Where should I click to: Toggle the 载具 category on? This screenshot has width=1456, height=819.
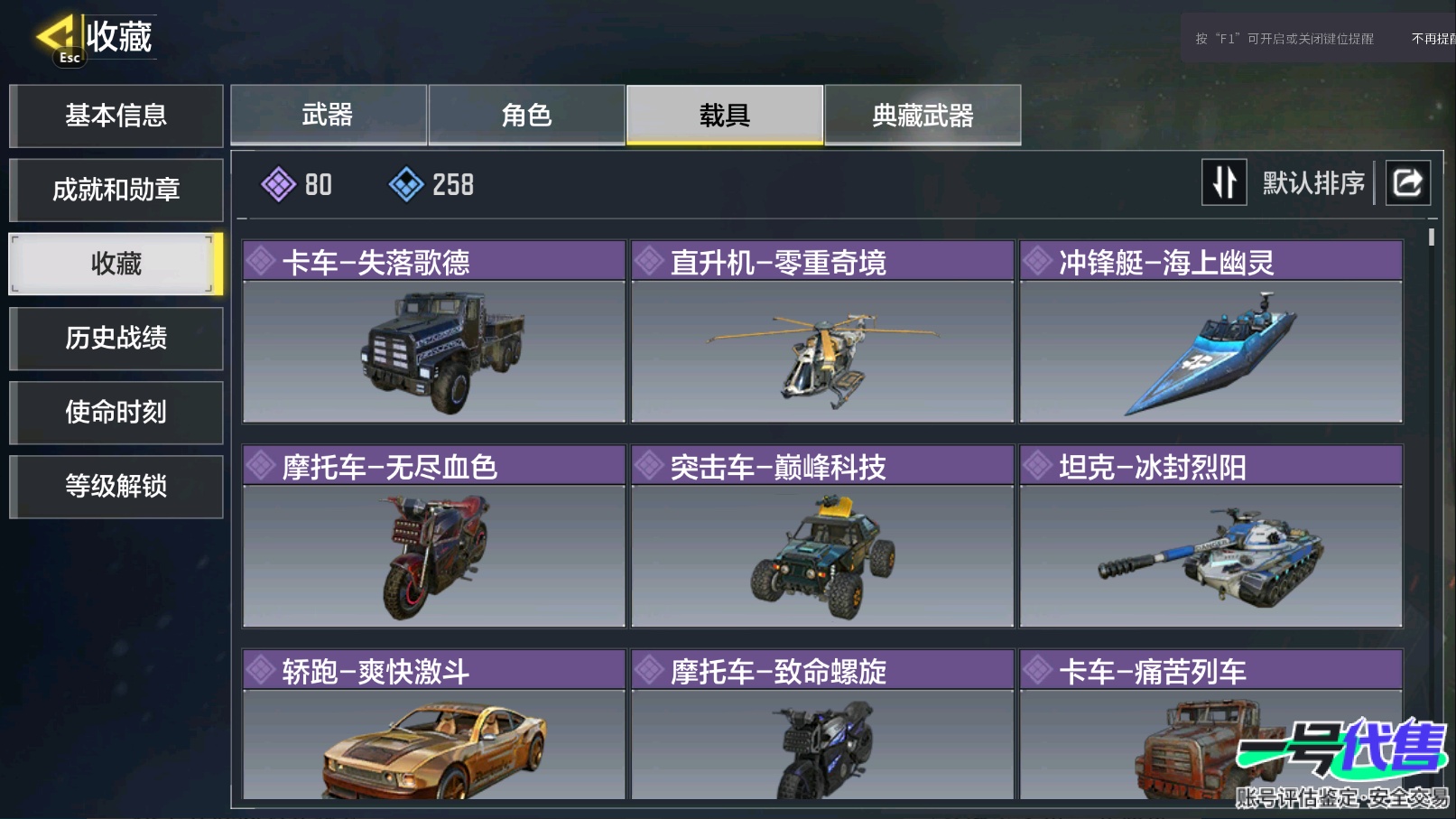point(725,115)
